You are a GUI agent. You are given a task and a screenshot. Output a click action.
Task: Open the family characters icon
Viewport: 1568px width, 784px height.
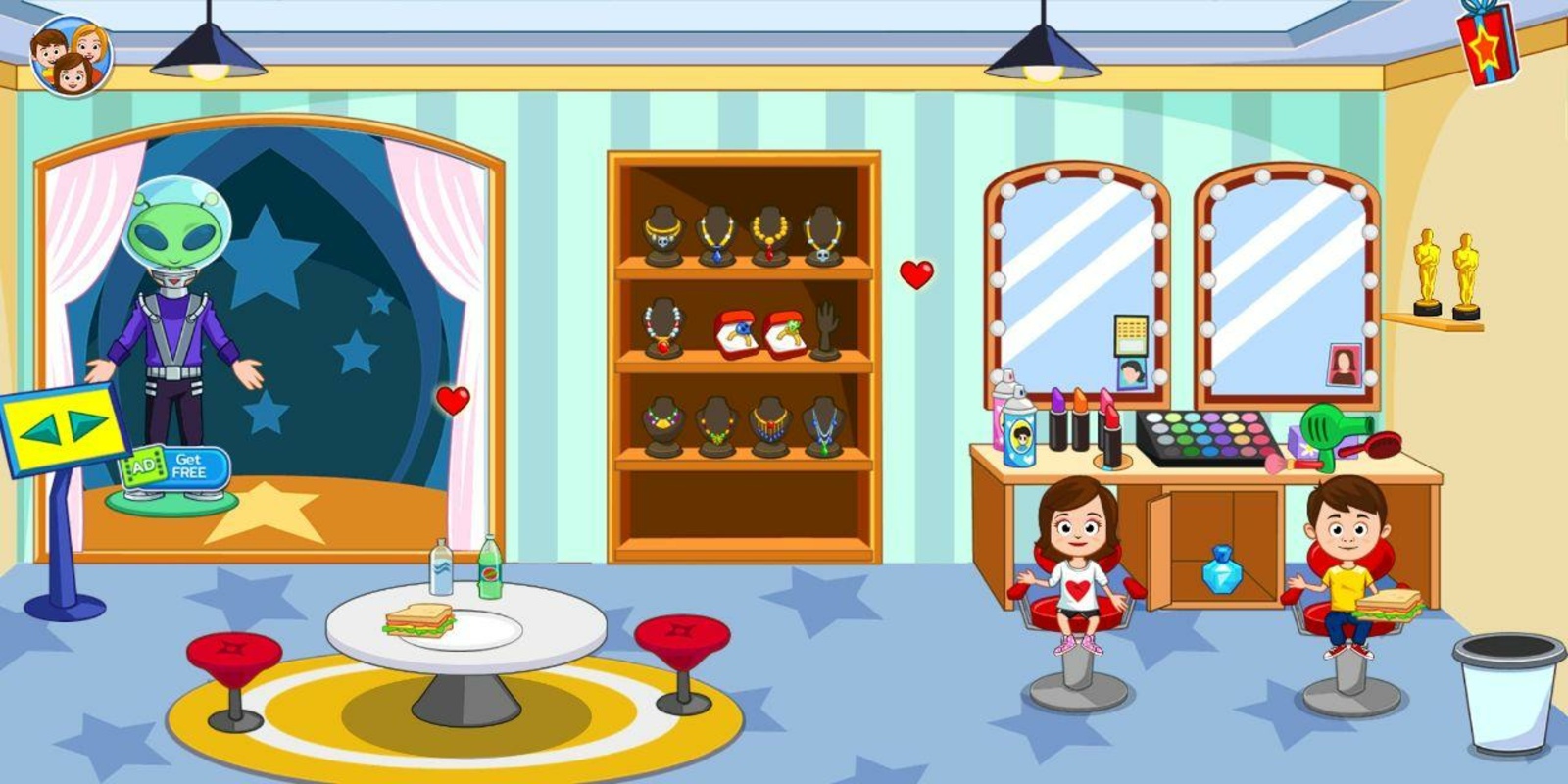[70, 57]
